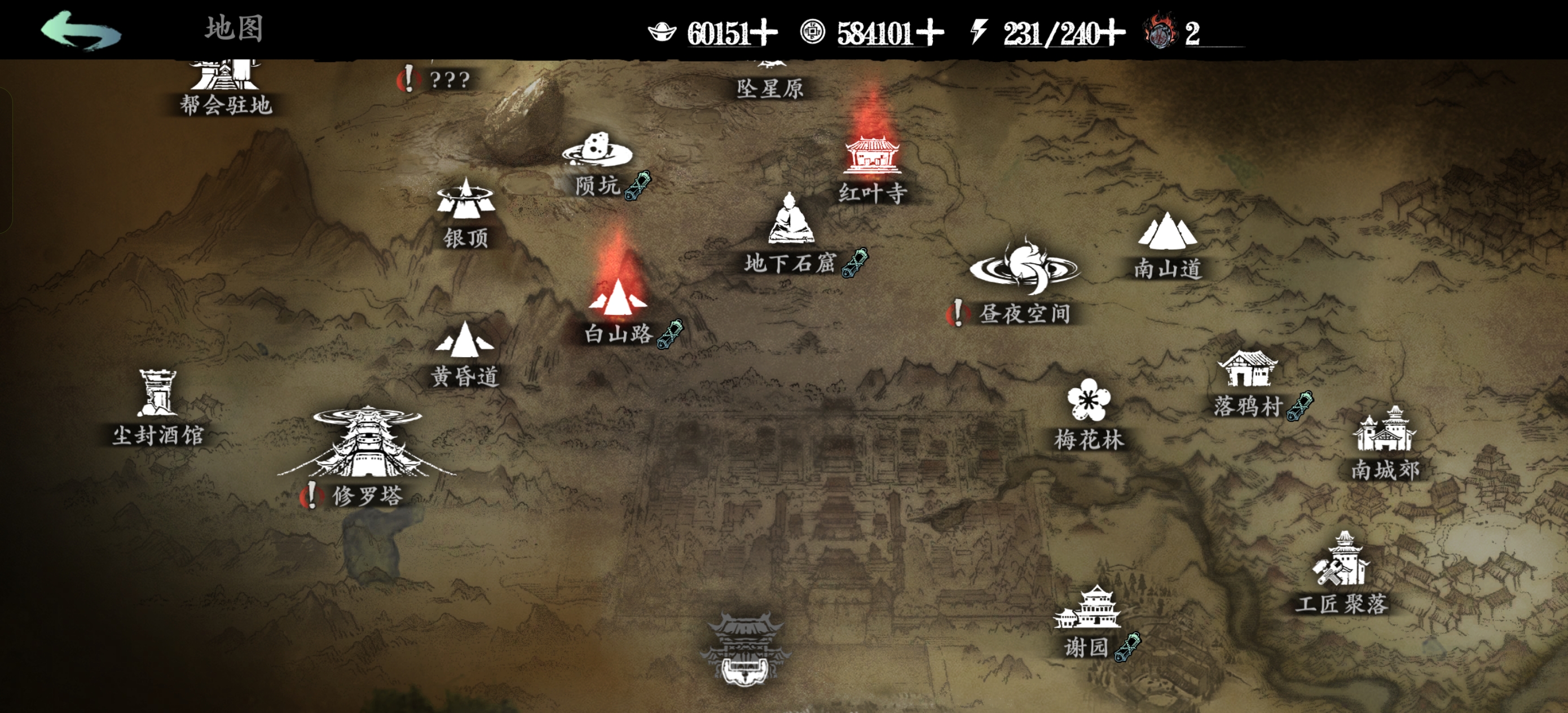The image size is (1568, 713).
Task: Enter the burning 红叶寺 temple
Action: point(871,164)
